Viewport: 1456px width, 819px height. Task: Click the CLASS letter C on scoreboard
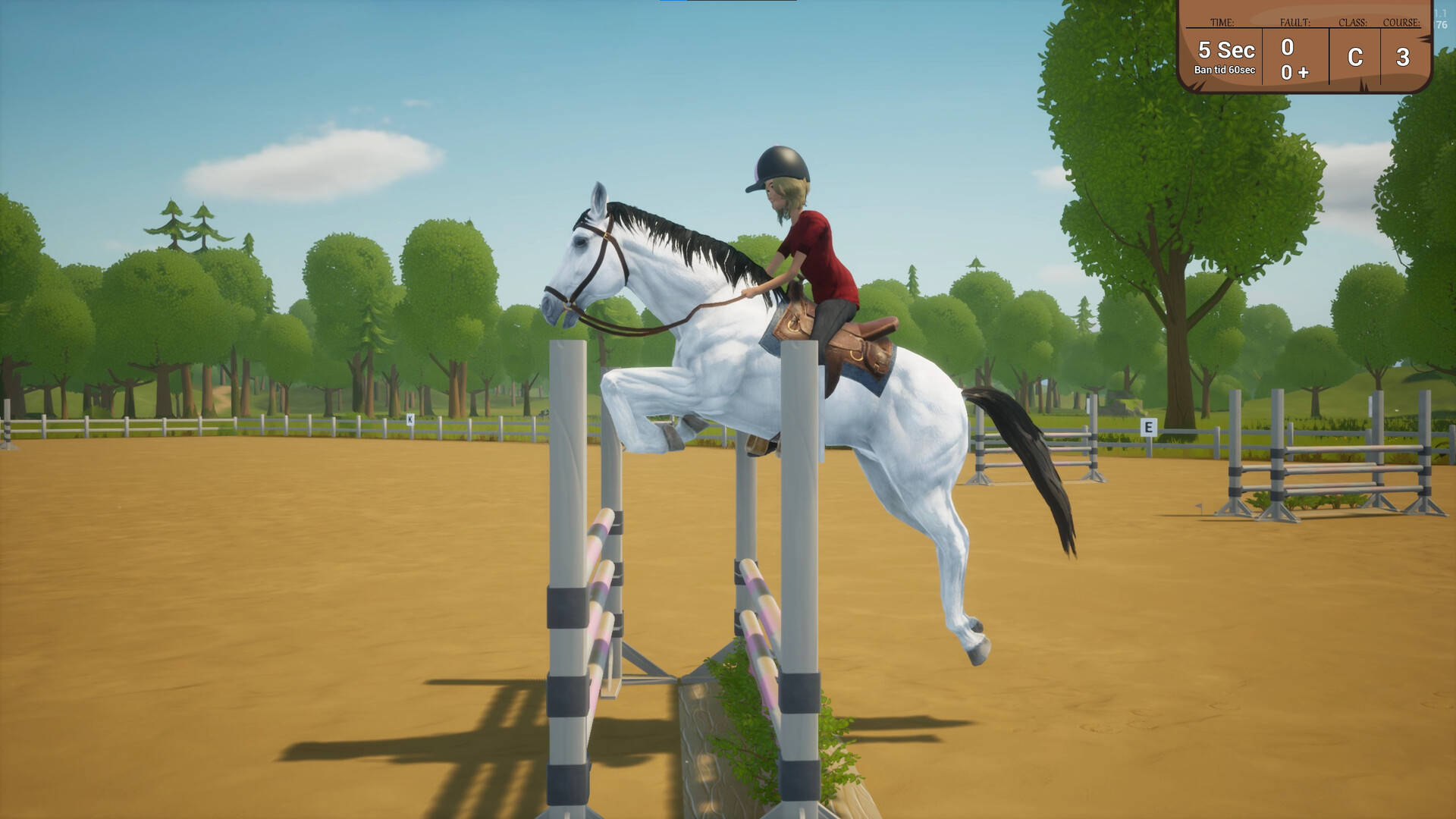pos(1354,58)
